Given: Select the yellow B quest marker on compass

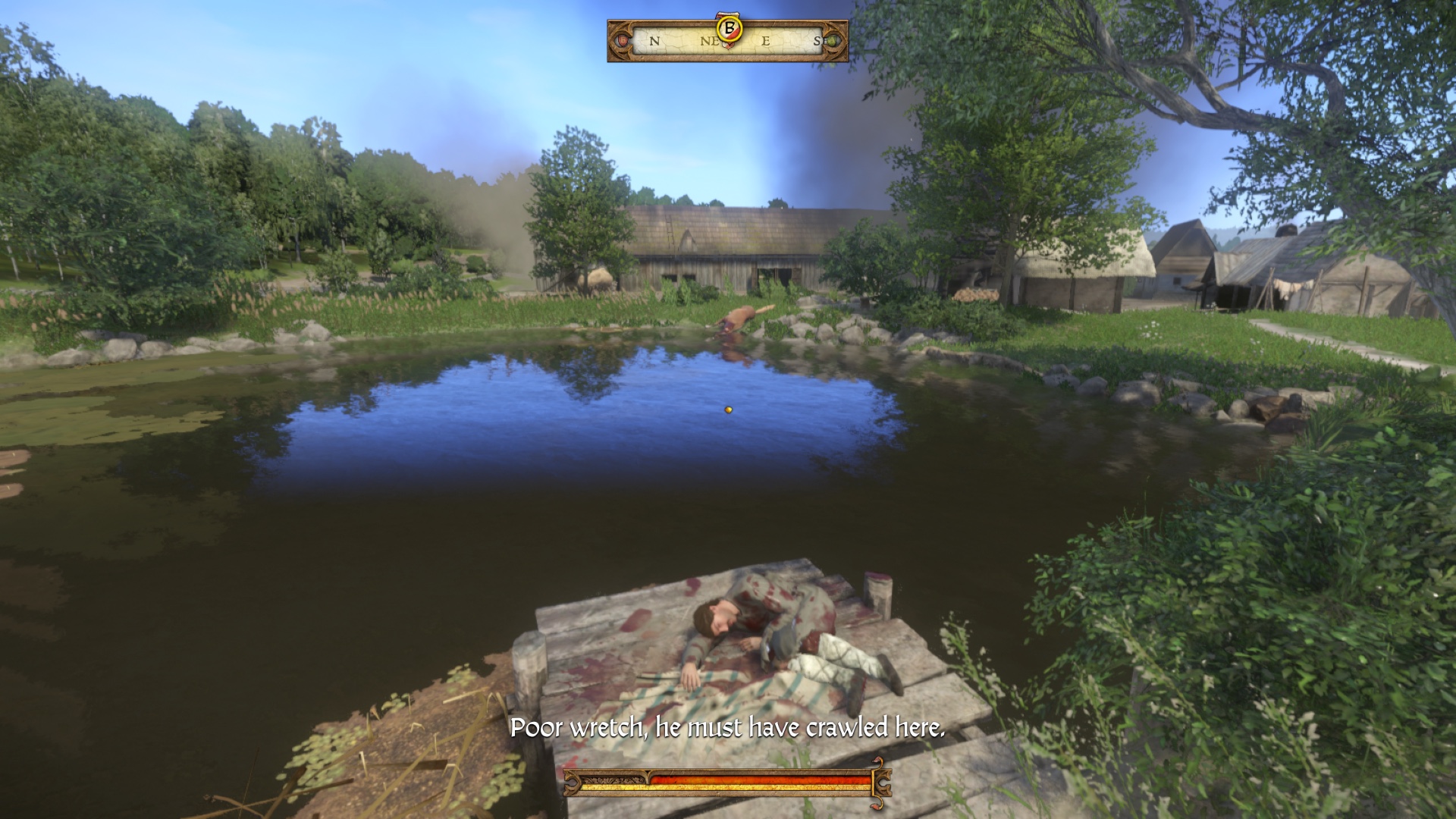Looking at the screenshot, I should pos(730,29).
